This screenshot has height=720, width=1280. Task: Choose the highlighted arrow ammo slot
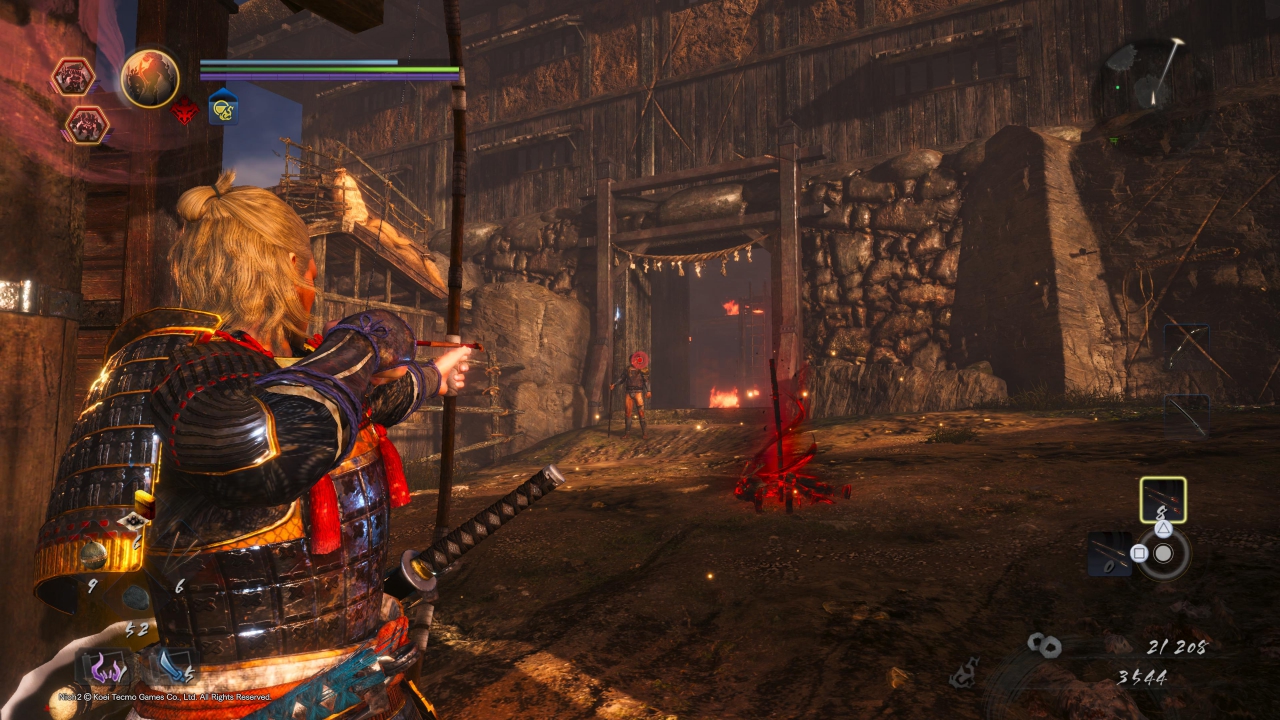pyautogui.click(x=1163, y=499)
